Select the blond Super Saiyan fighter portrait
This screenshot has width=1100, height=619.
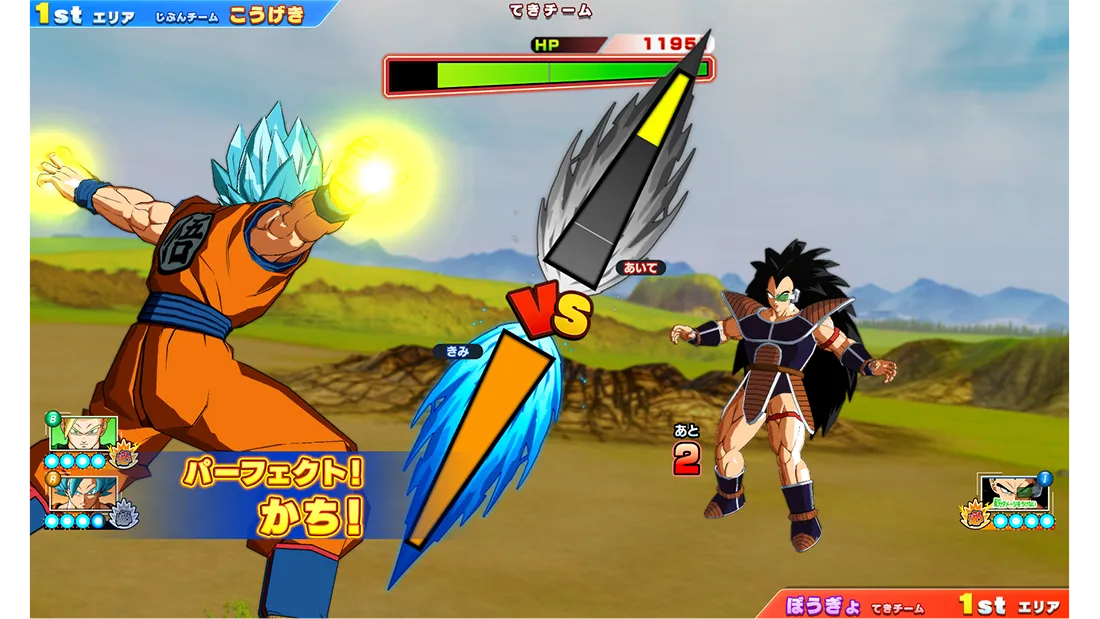[84, 434]
